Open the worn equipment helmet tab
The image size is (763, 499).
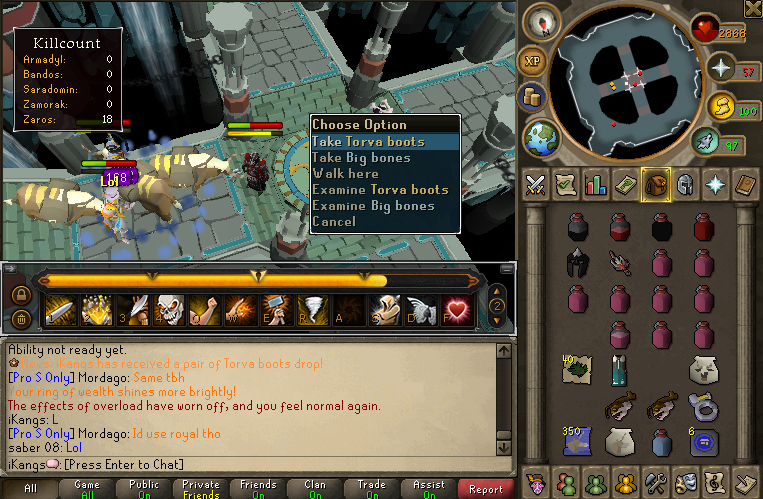coord(686,185)
